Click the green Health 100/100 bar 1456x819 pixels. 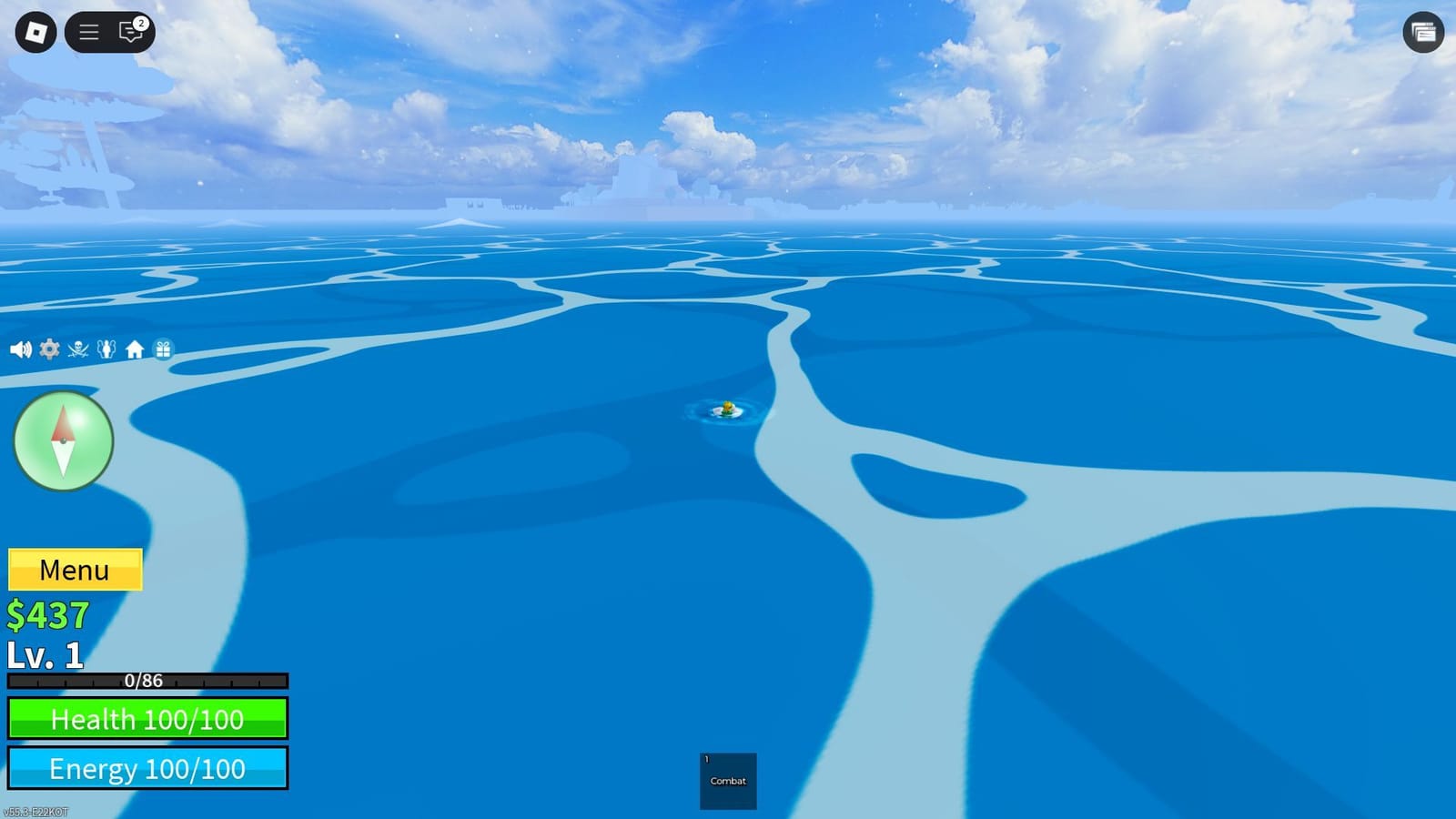pos(147,719)
